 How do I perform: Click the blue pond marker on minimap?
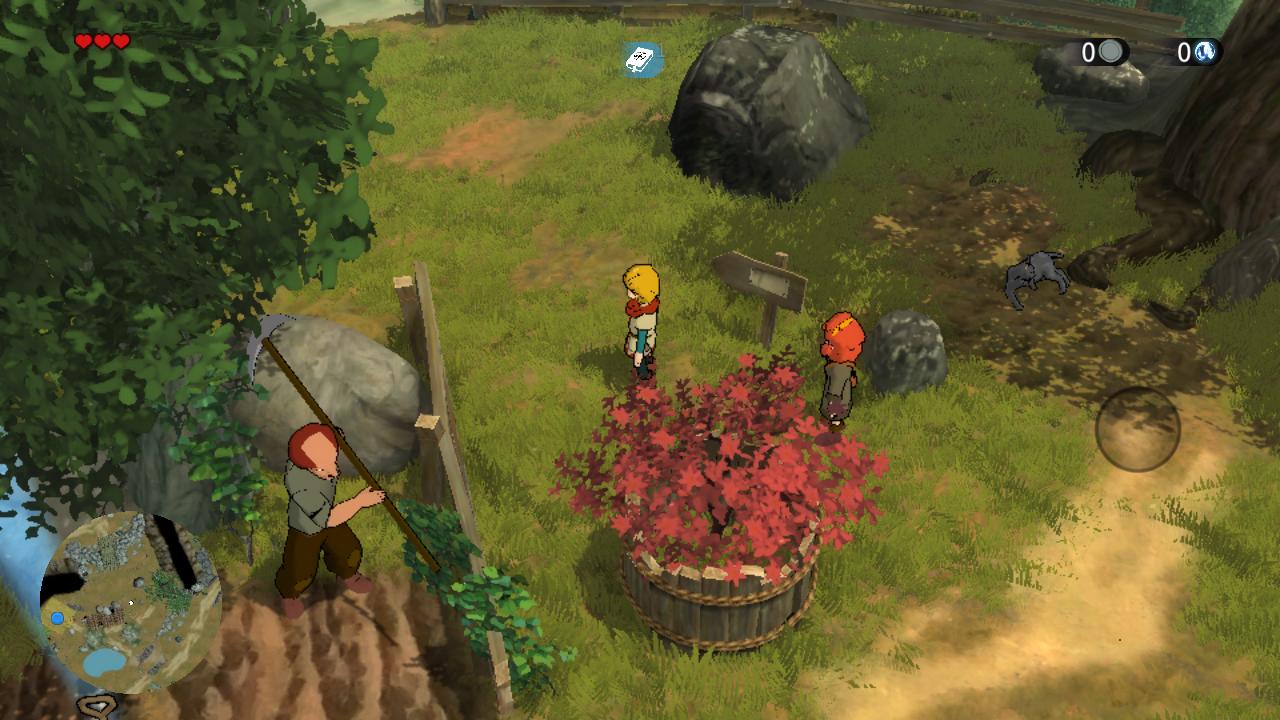click(57, 617)
